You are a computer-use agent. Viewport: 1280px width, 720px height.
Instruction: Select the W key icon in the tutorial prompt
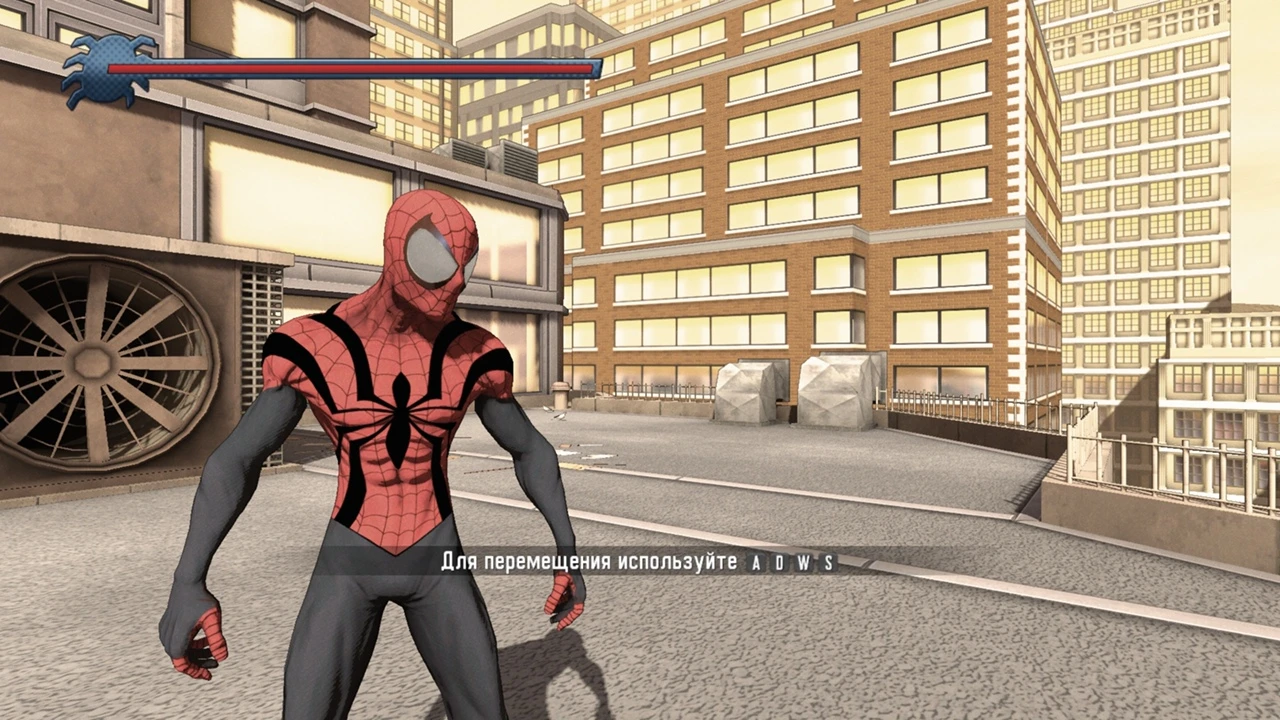point(803,561)
